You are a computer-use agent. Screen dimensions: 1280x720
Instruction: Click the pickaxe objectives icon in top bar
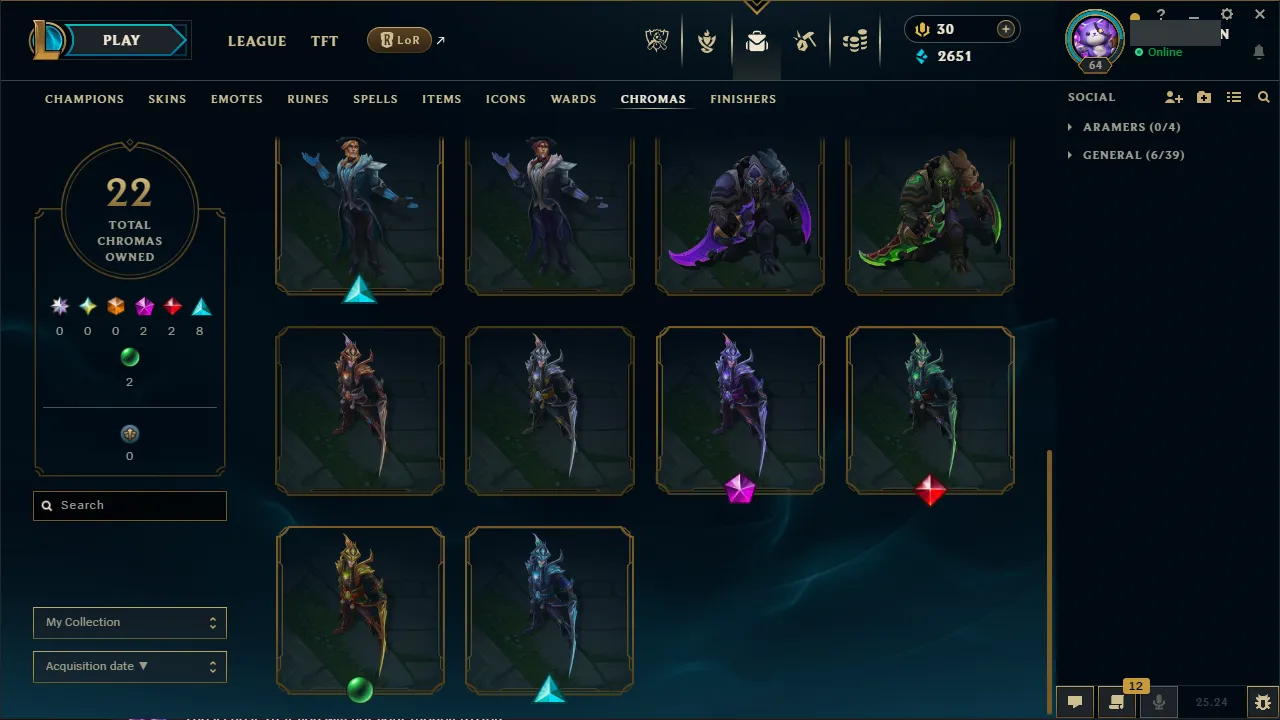click(x=805, y=40)
